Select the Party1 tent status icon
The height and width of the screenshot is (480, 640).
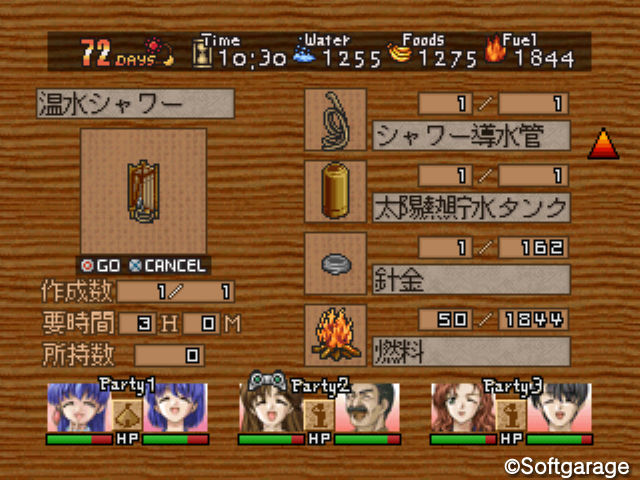coord(126,411)
